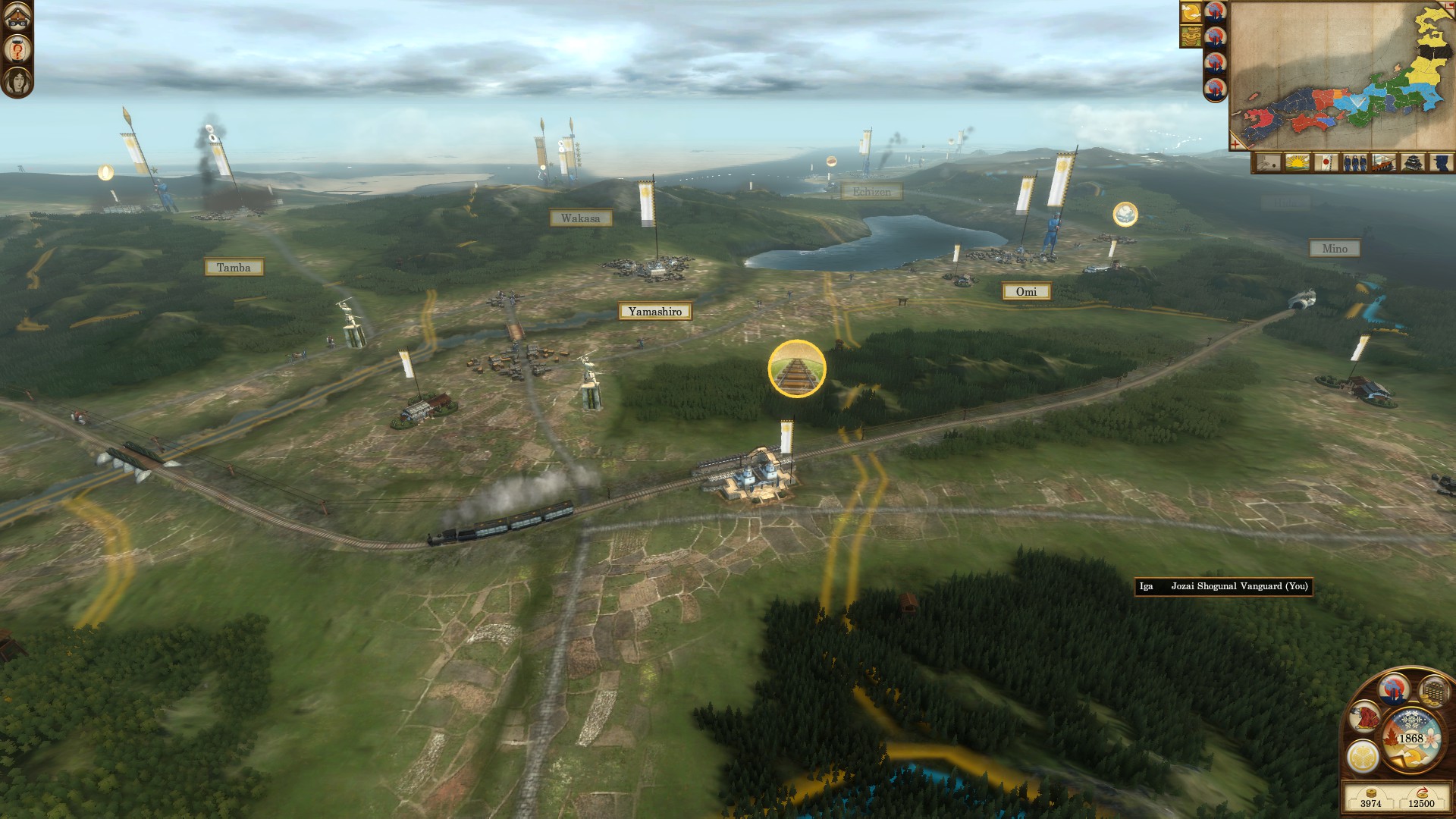Select the railway track marker on map
This screenshot has width=1456, height=819.
coord(797,369)
